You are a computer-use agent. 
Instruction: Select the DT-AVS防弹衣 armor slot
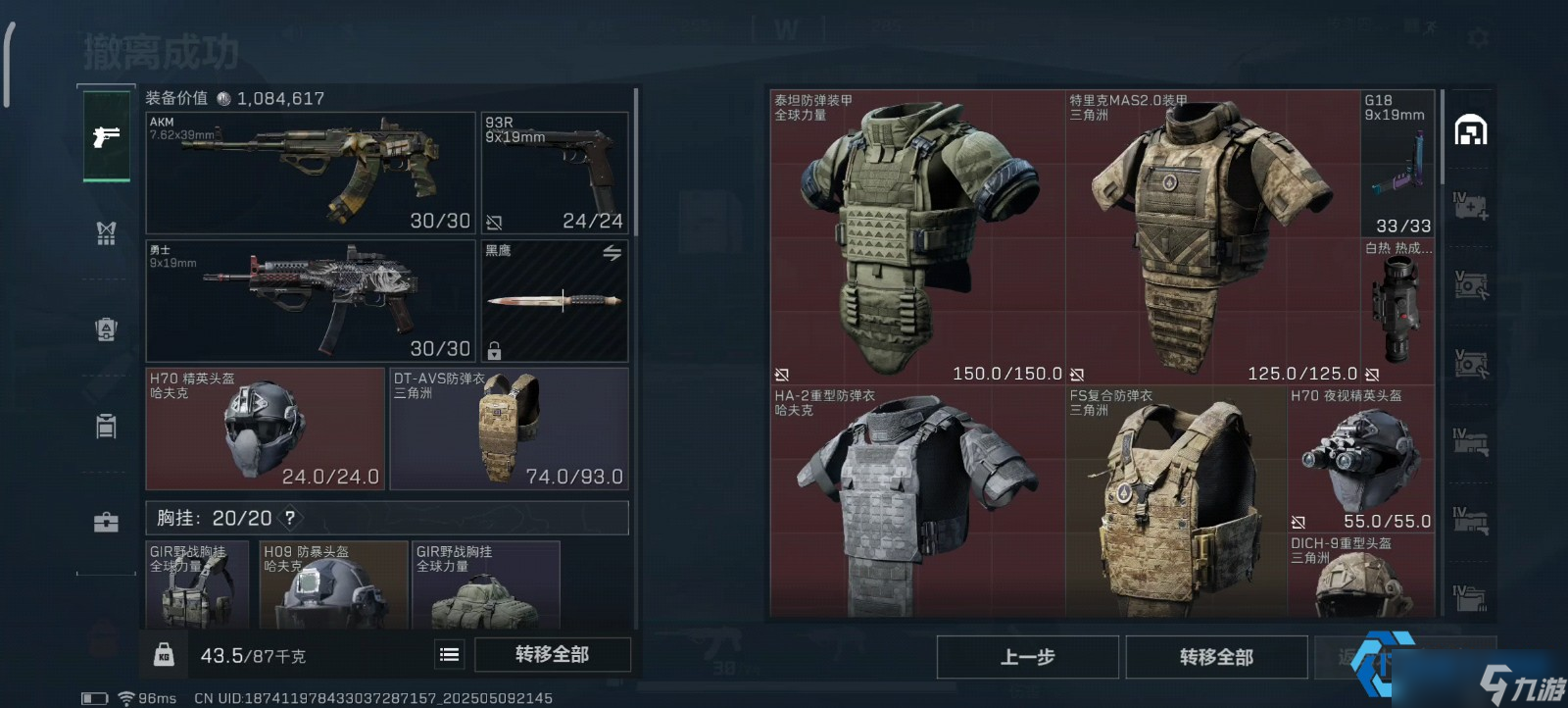click(509, 429)
